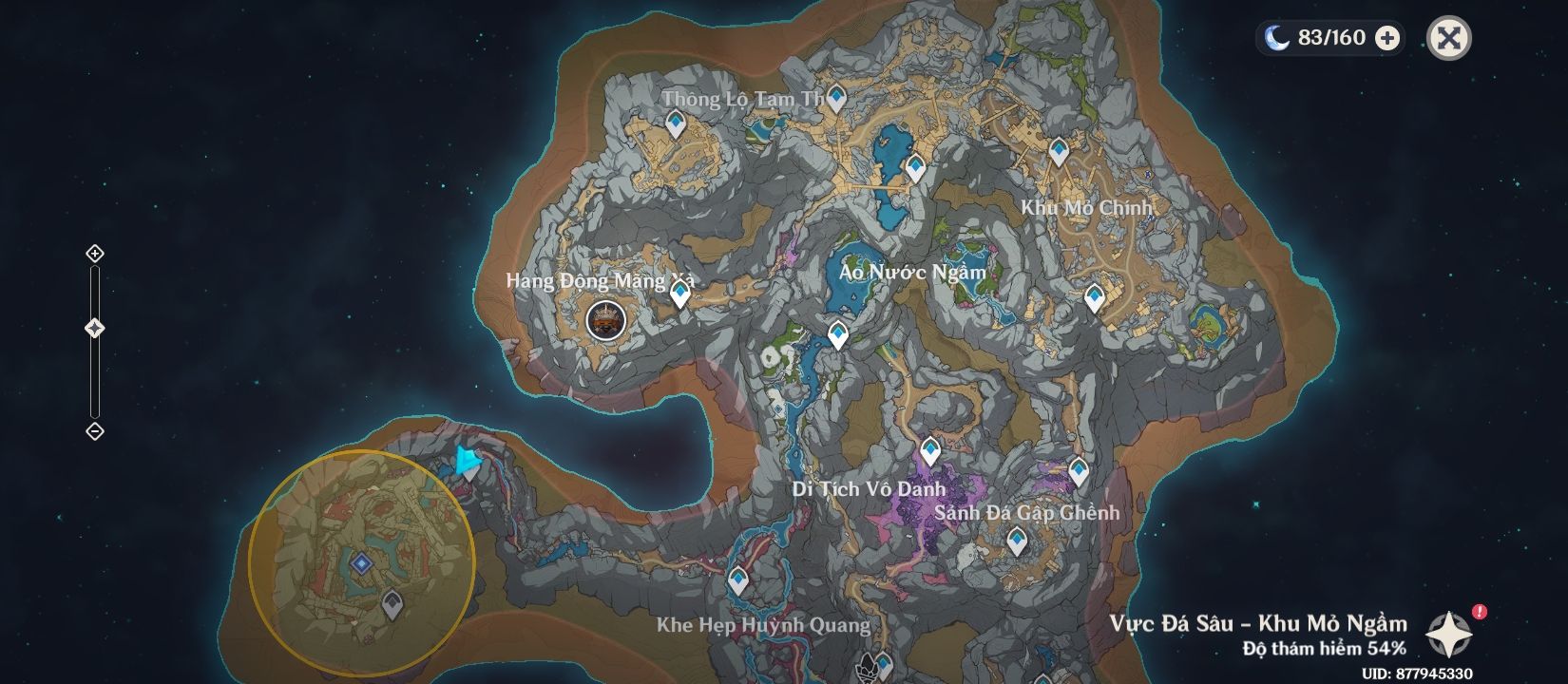Select the teleport waypoint near Thông Lộ Tam Thiên
This screenshot has width=1568, height=684.
click(x=838, y=96)
